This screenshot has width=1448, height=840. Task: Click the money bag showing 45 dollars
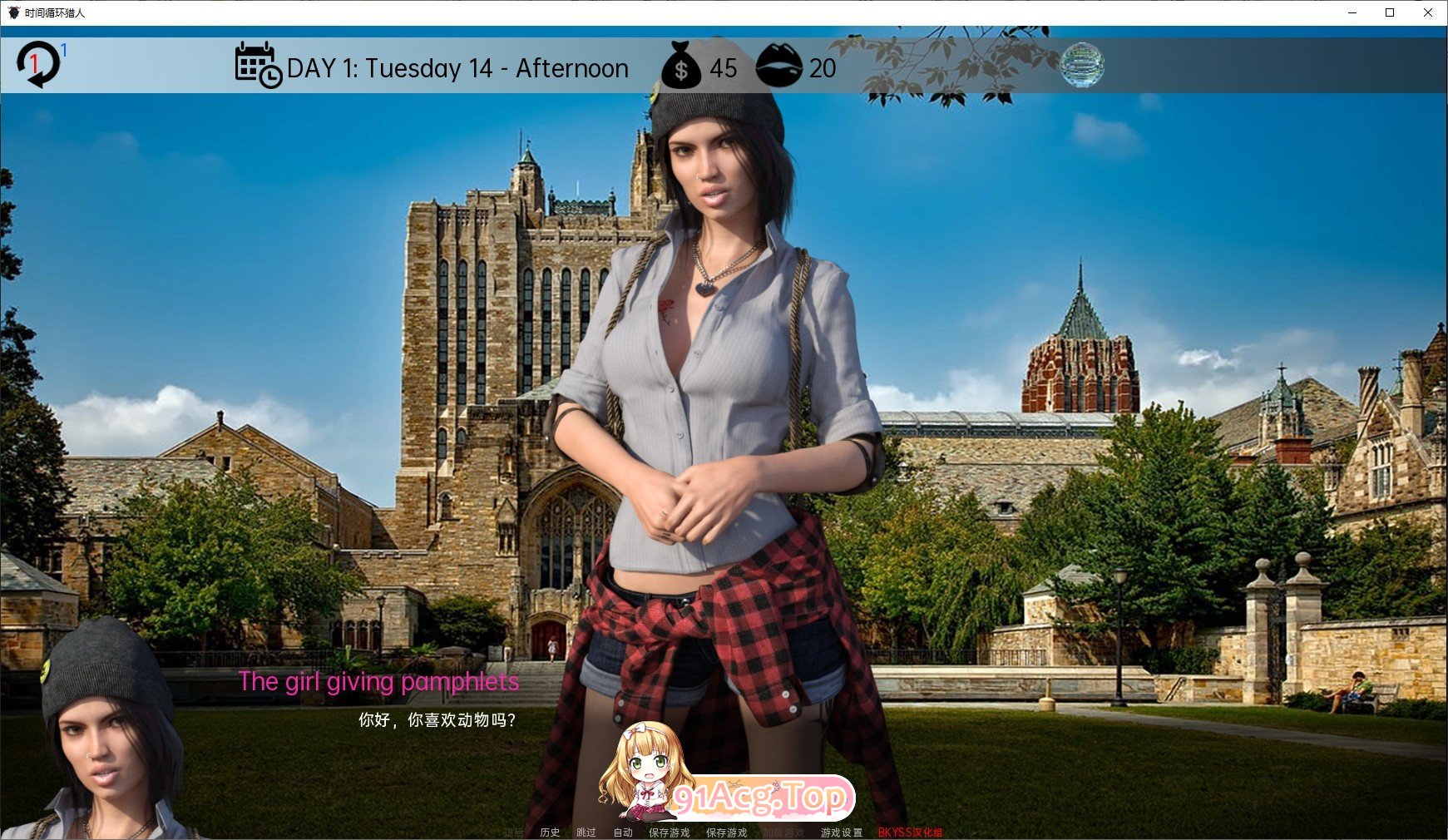pos(684,68)
